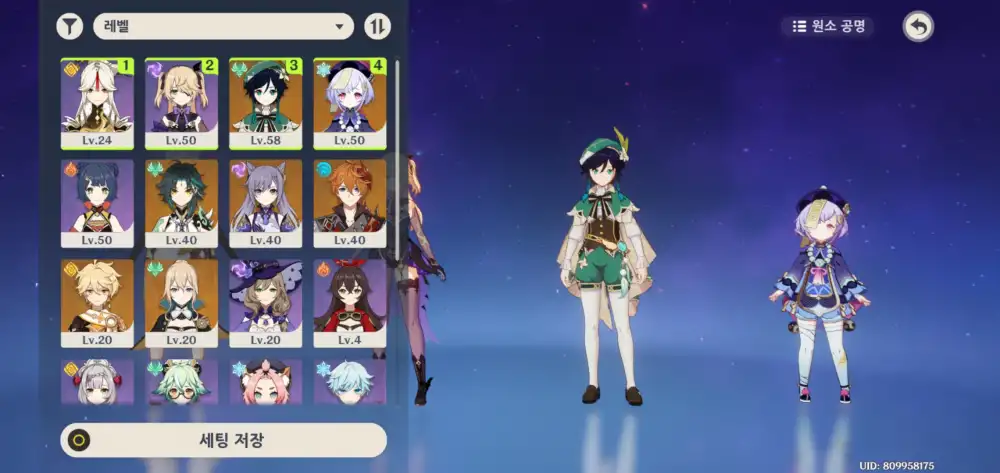Choose Xiao's character card
The image size is (1000, 473).
(x=181, y=203)
